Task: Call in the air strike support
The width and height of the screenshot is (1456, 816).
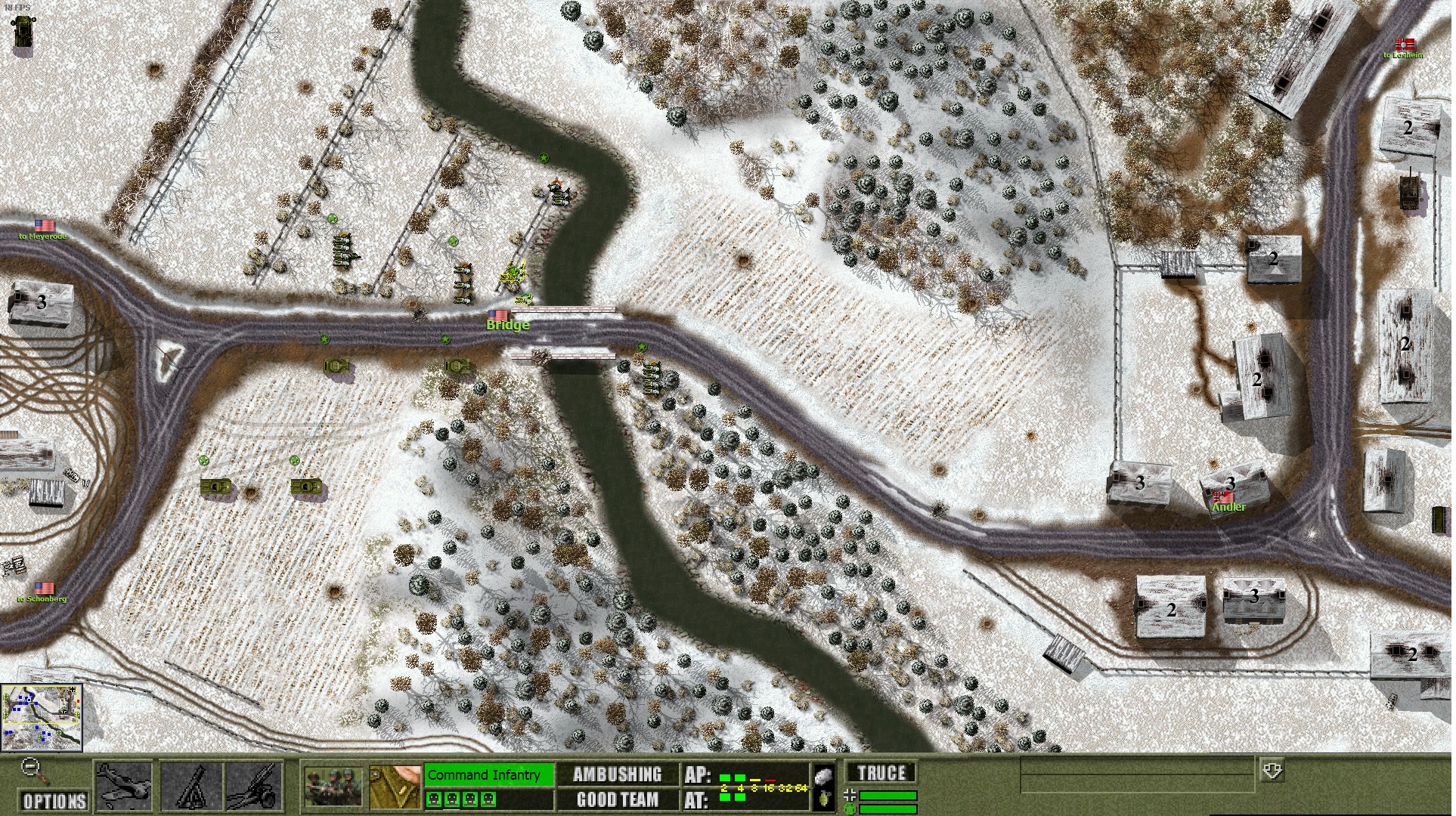Action: tap(124, 787)
